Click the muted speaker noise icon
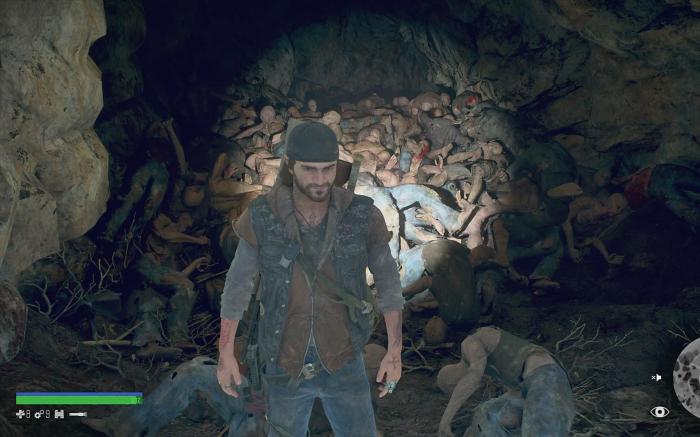The width and height of the screenshot is (700, 437). pos(656,377)
